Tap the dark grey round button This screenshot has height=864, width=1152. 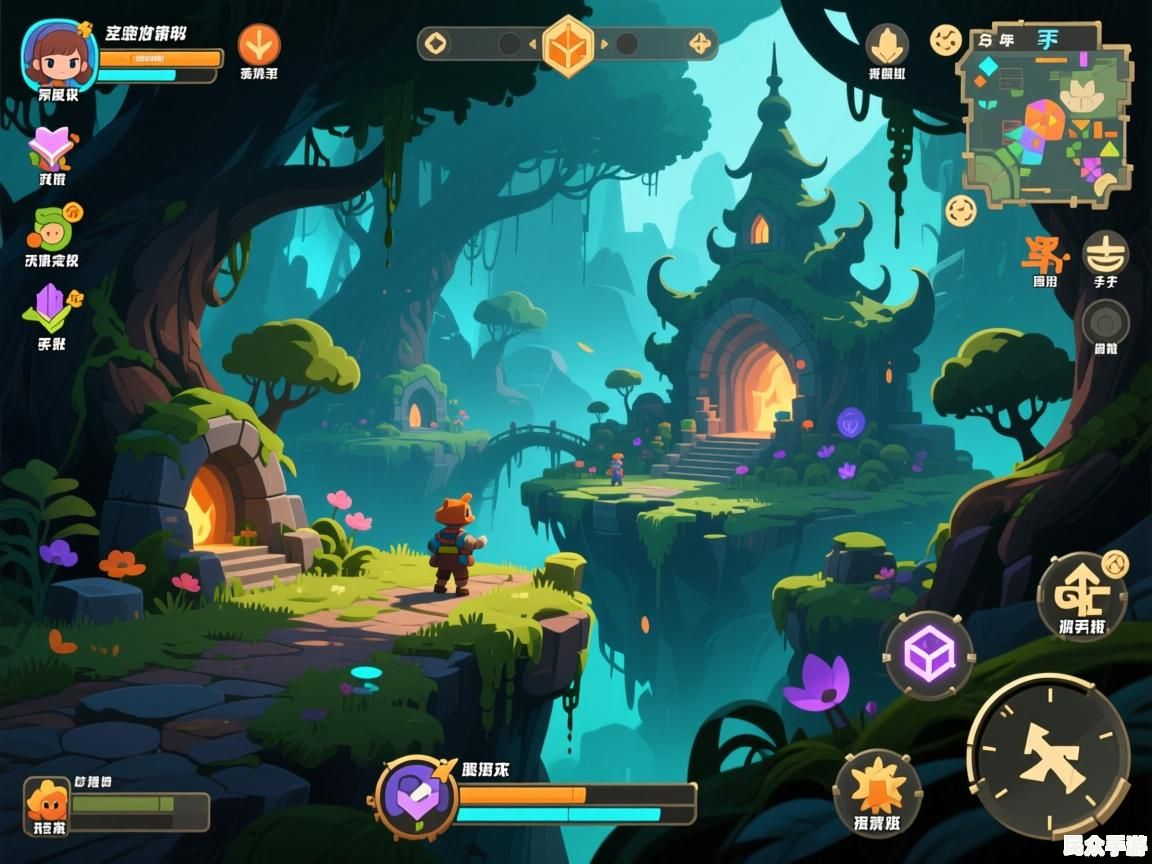tap(1105, 323)
